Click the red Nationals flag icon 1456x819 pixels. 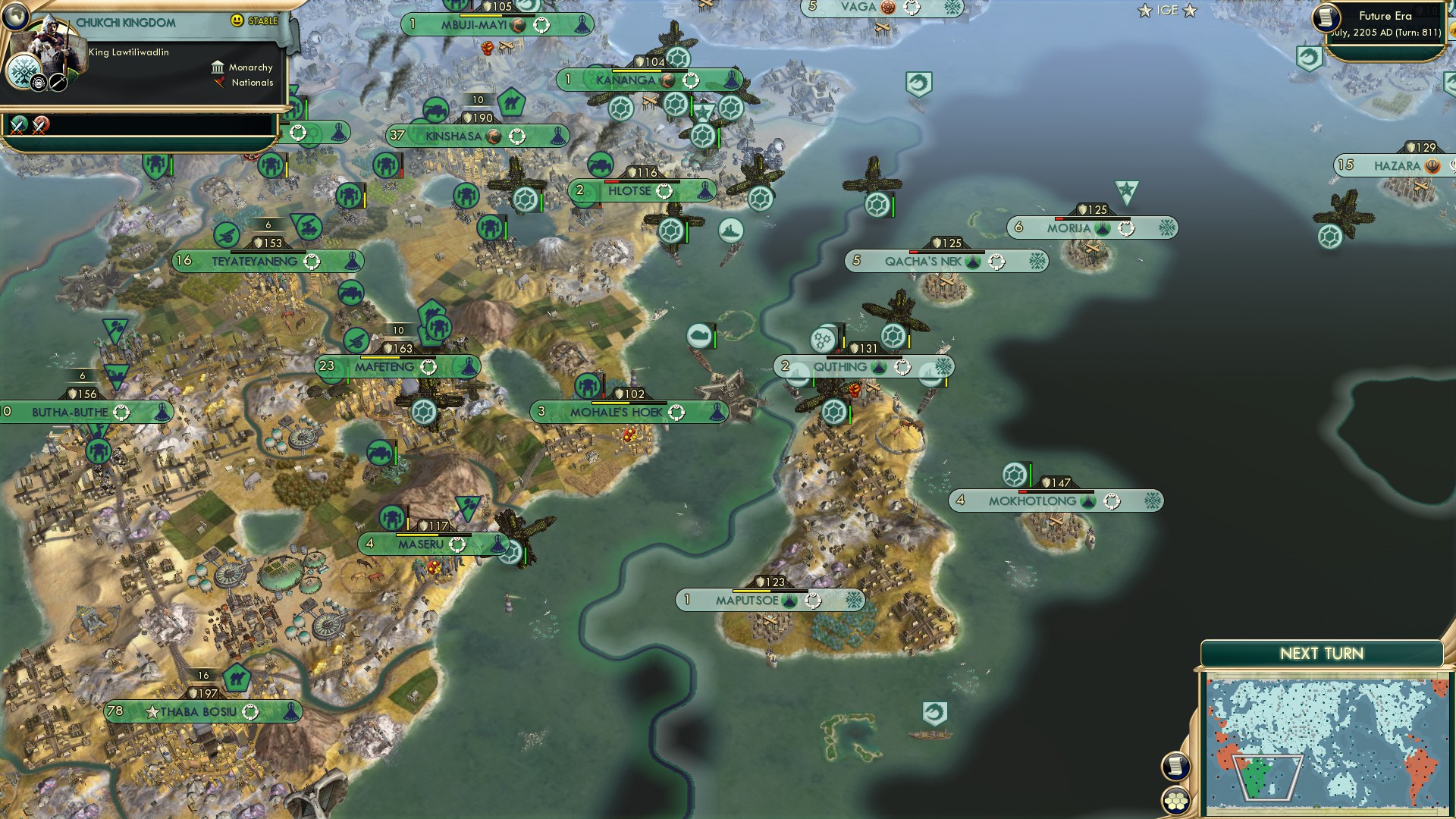coord(221,83)
